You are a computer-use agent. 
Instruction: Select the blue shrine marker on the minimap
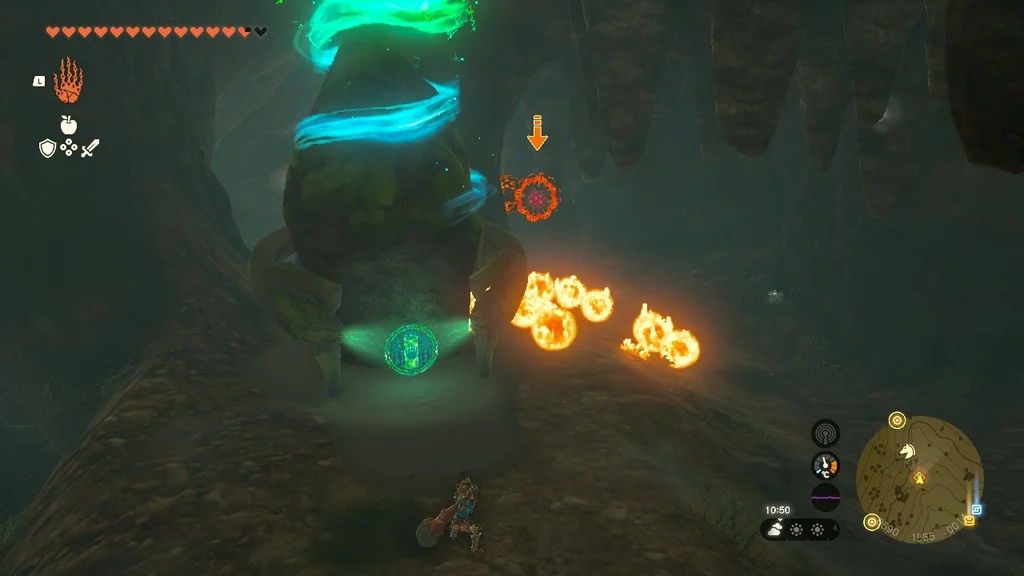tap(977, 508)
